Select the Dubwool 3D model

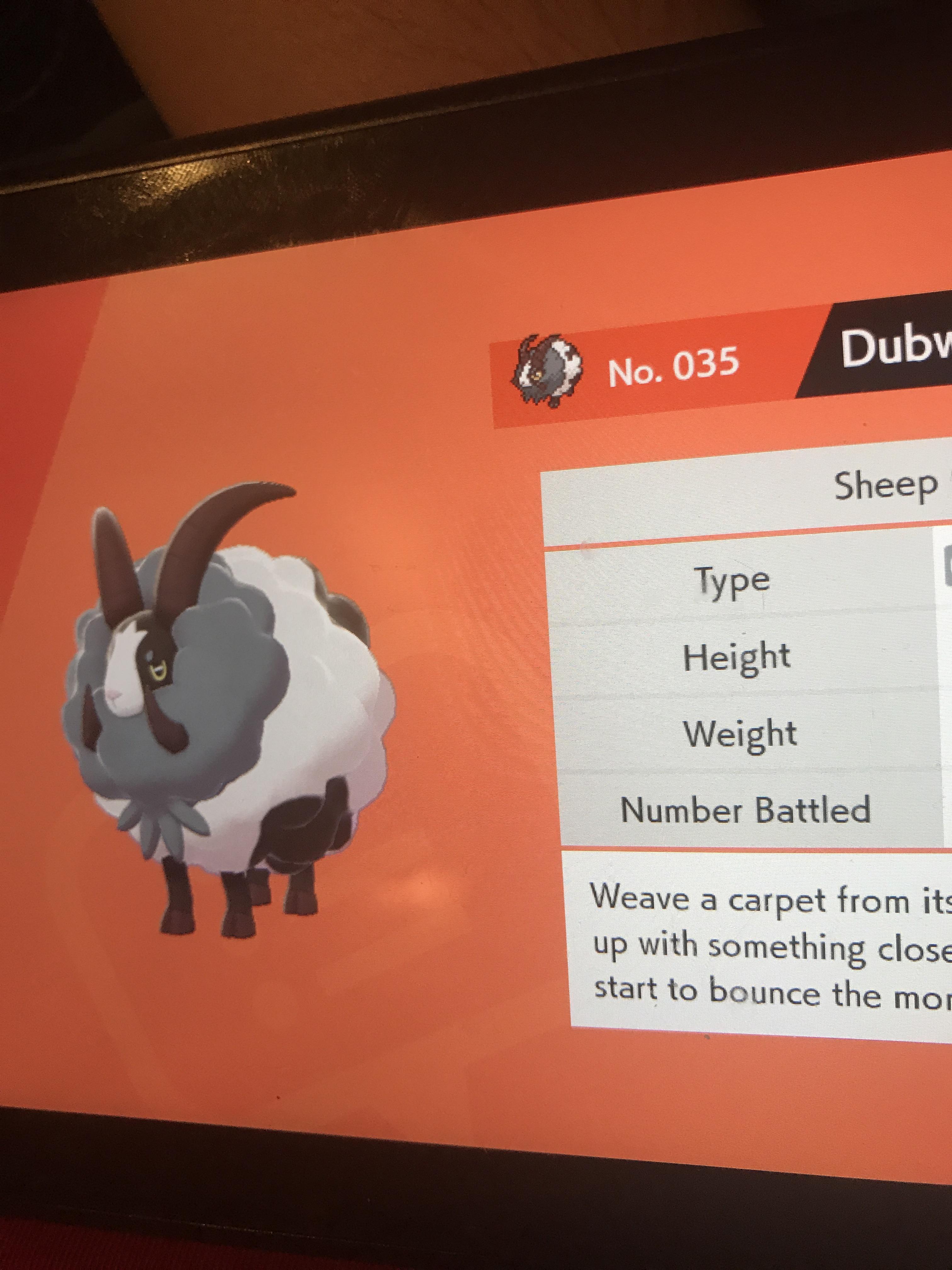[229, 718]
